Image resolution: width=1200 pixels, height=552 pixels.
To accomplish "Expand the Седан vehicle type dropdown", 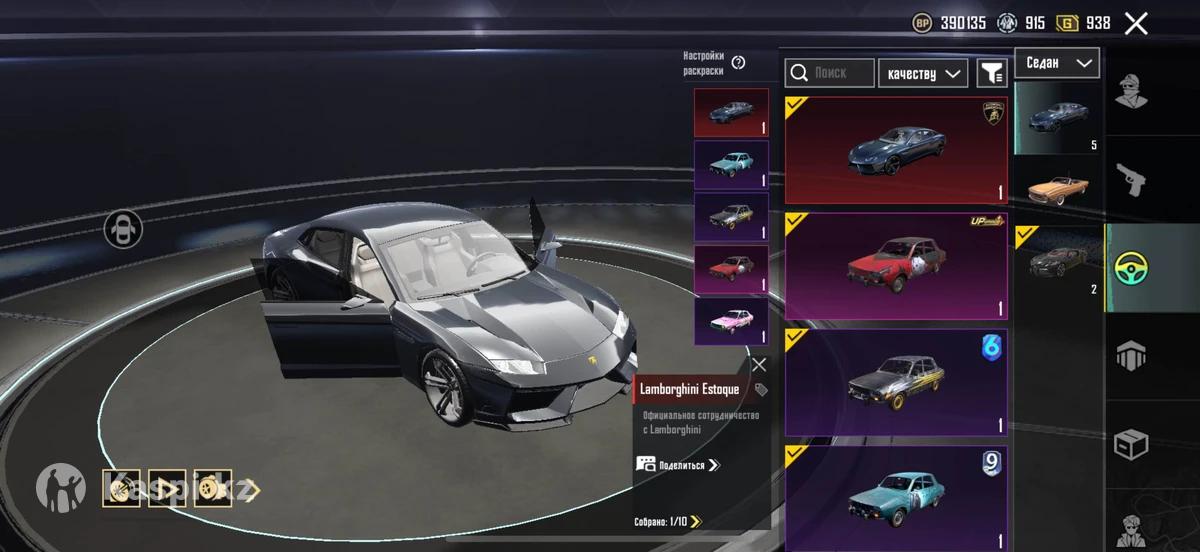I will point(1057,63).
